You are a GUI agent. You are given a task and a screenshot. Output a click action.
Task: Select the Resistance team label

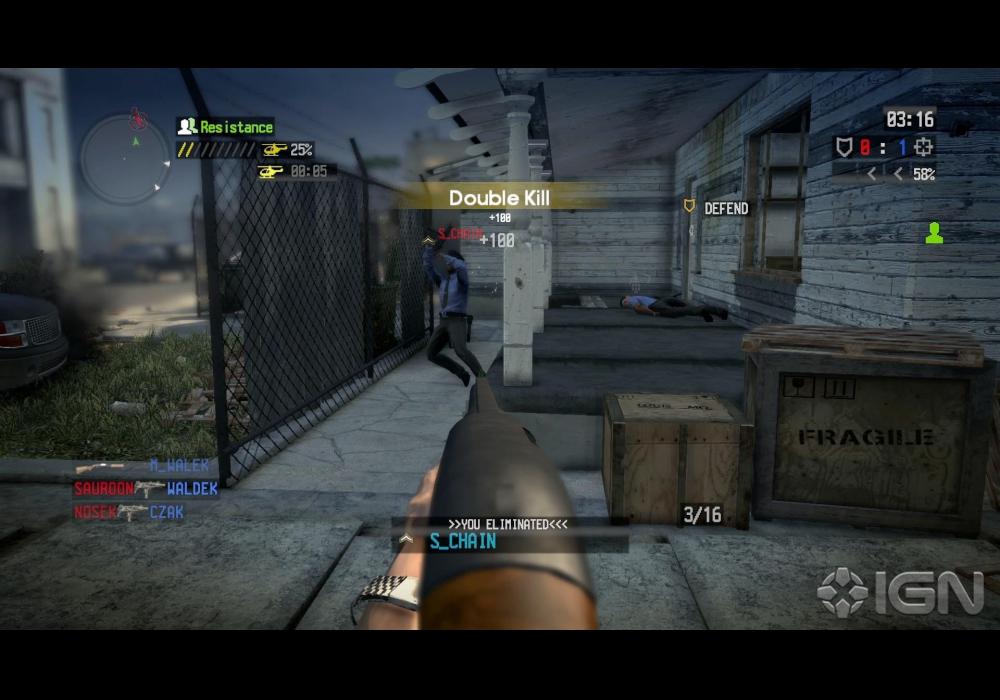pyautogui.click(x=226, y=127)
